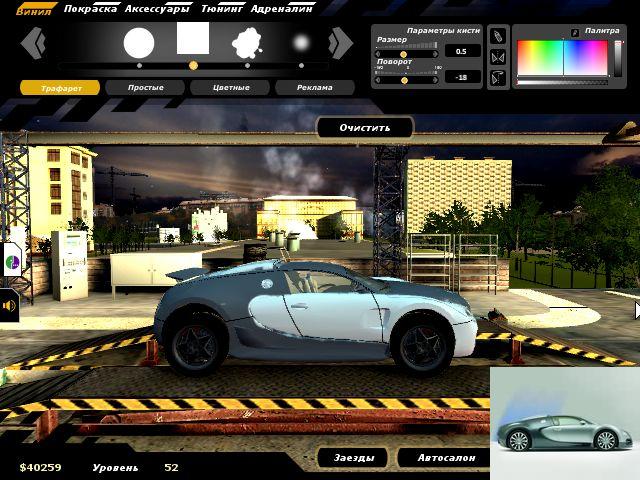This screenshot has height=480, width=640.
Task: Open the Аксессуары menu
Action: point(157,8)
